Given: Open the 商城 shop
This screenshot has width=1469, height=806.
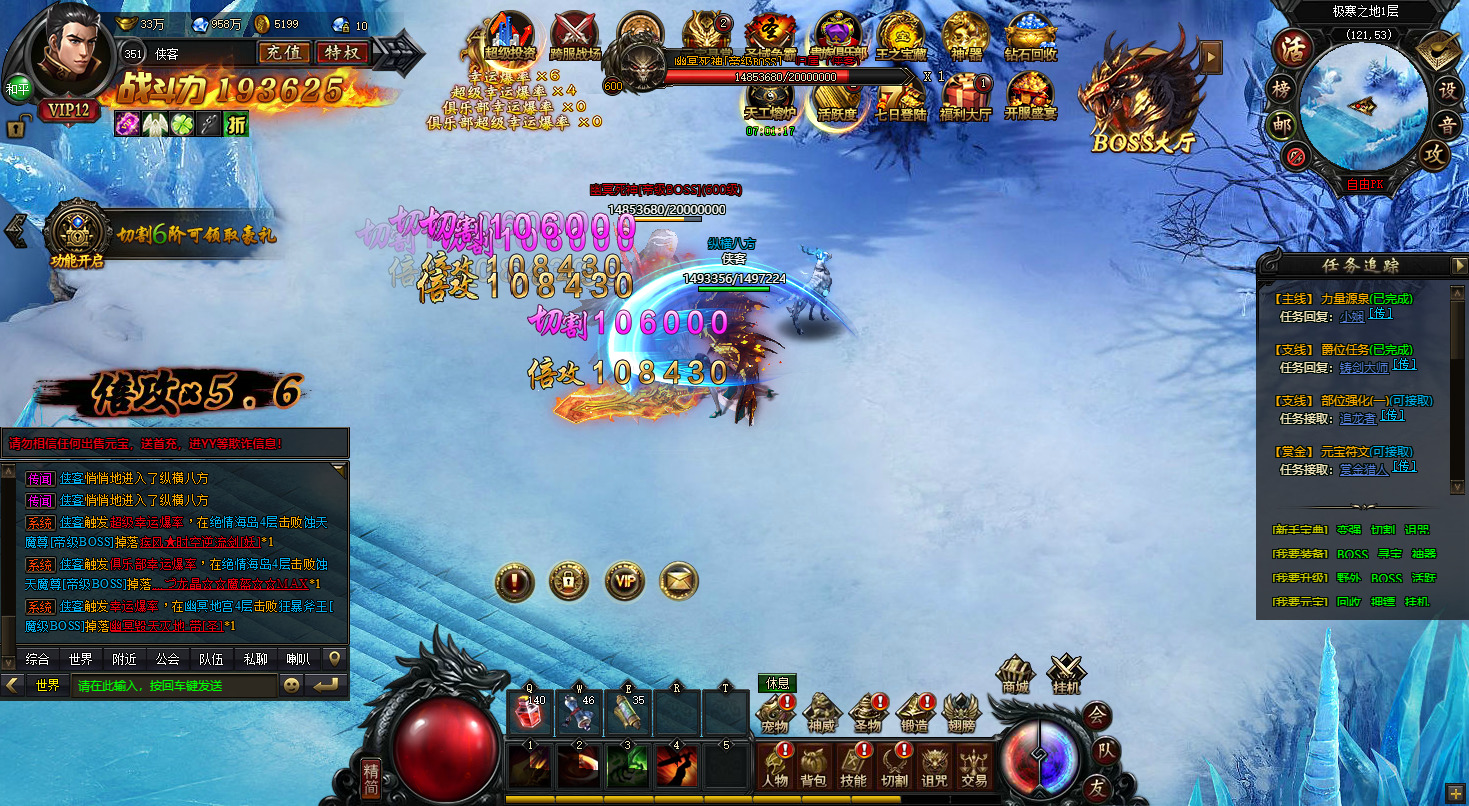Looking at the screenshot, I should tap(1016, 674).
